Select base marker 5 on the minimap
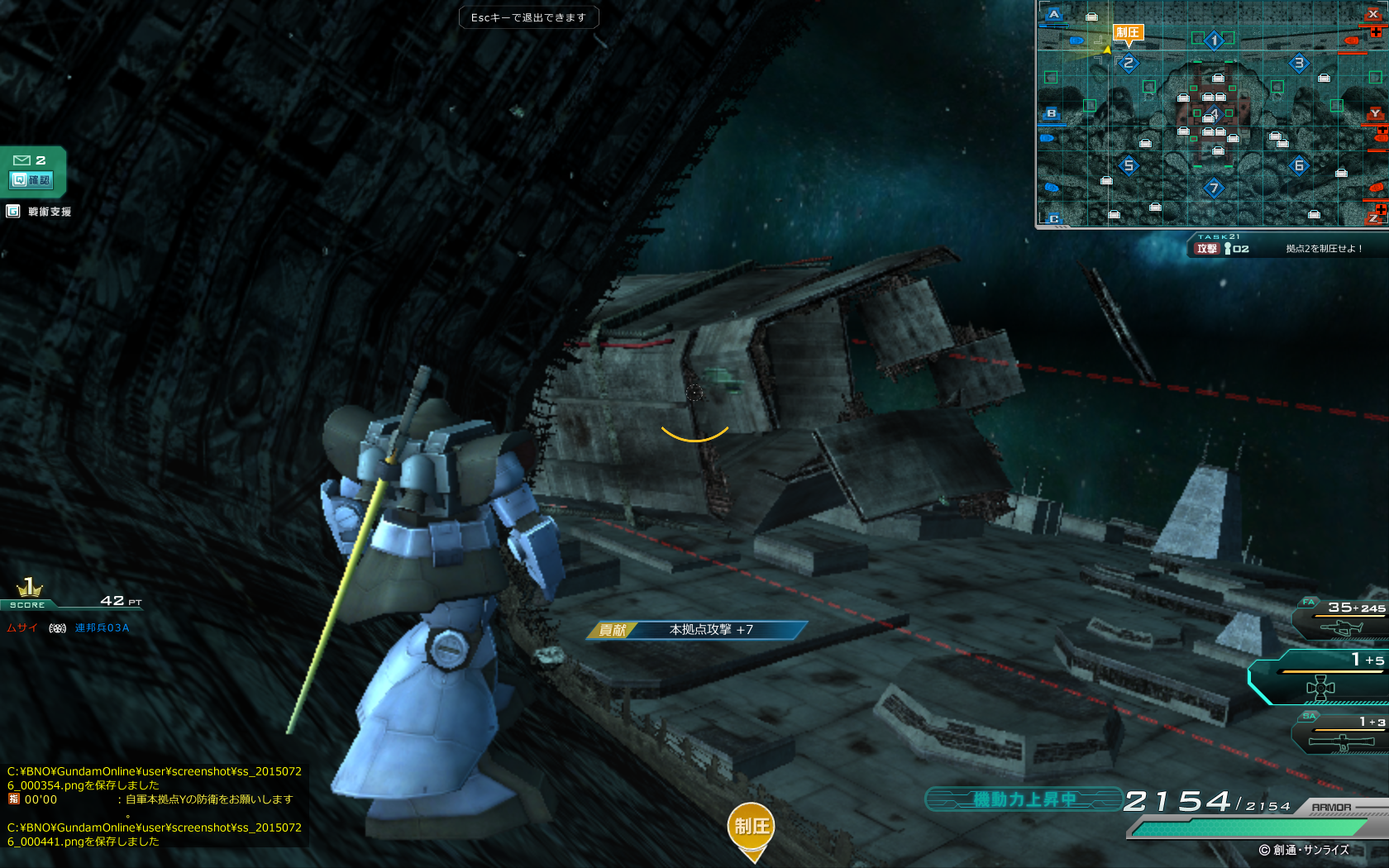The width and height of the screenshot is (1389, 868). tap(1129, 165)
